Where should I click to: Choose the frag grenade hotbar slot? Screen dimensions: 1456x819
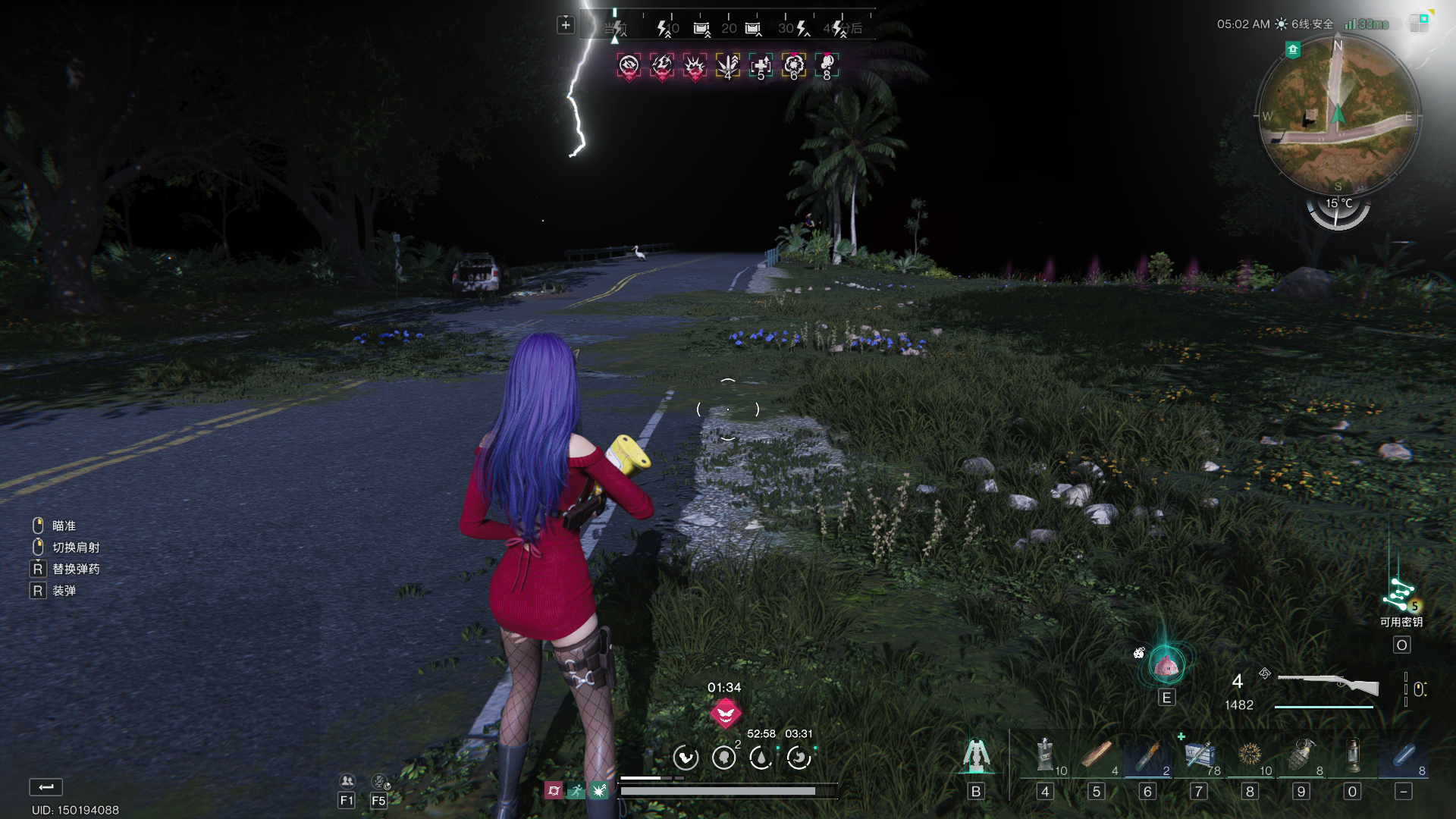click(1301, 756)
